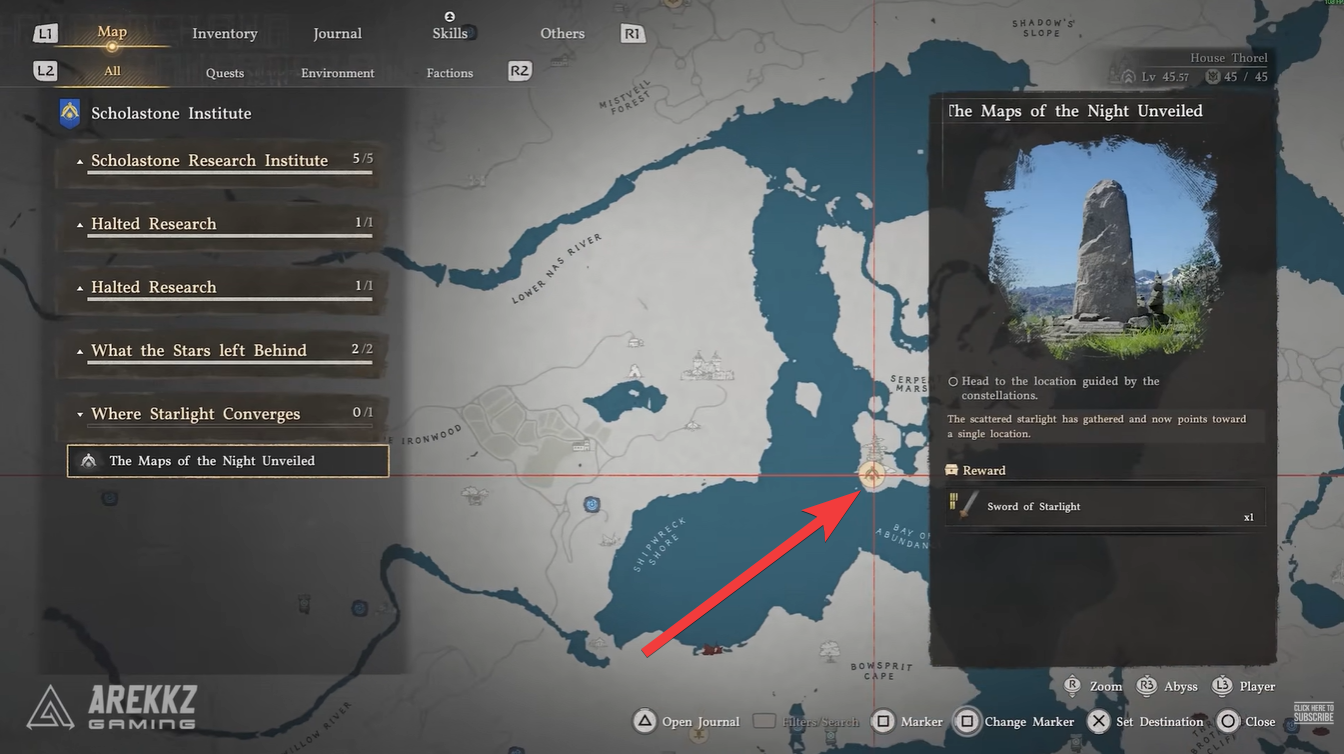Select The Maps of the Night Unveiled quest

click(x=227, y=461)
